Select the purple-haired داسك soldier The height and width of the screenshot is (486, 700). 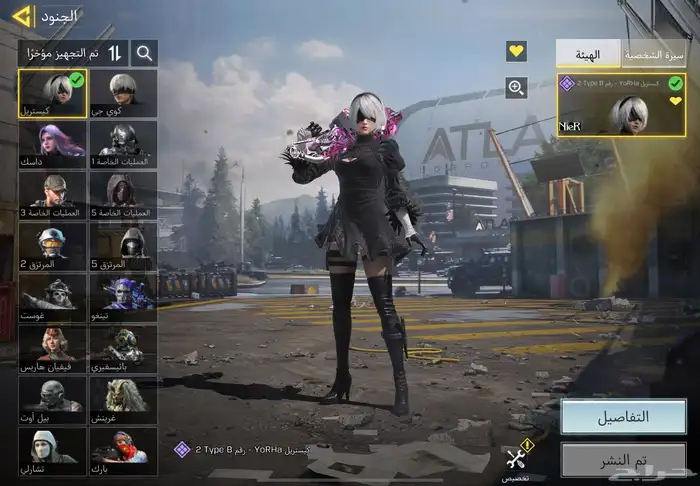pyautogui.click(x=52, y=143)
